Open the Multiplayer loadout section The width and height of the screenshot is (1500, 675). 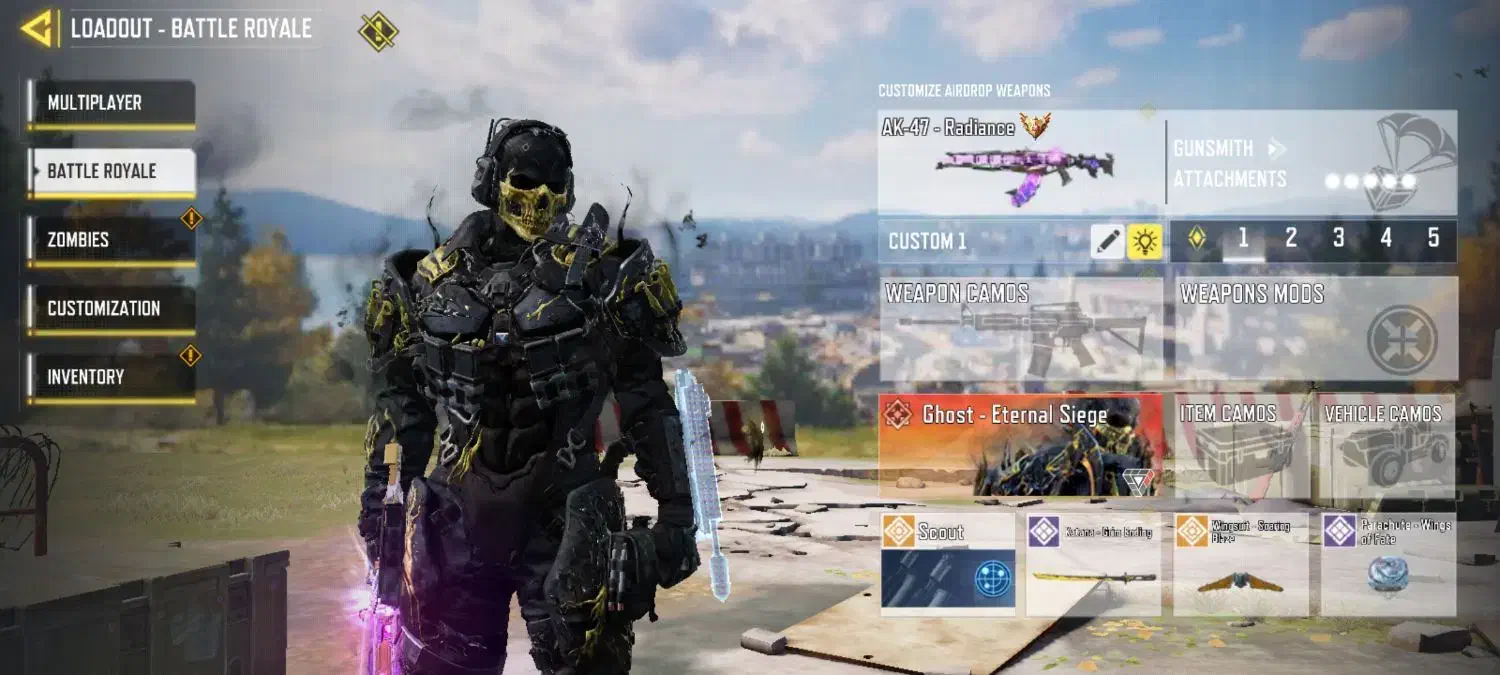click(110, 103)
